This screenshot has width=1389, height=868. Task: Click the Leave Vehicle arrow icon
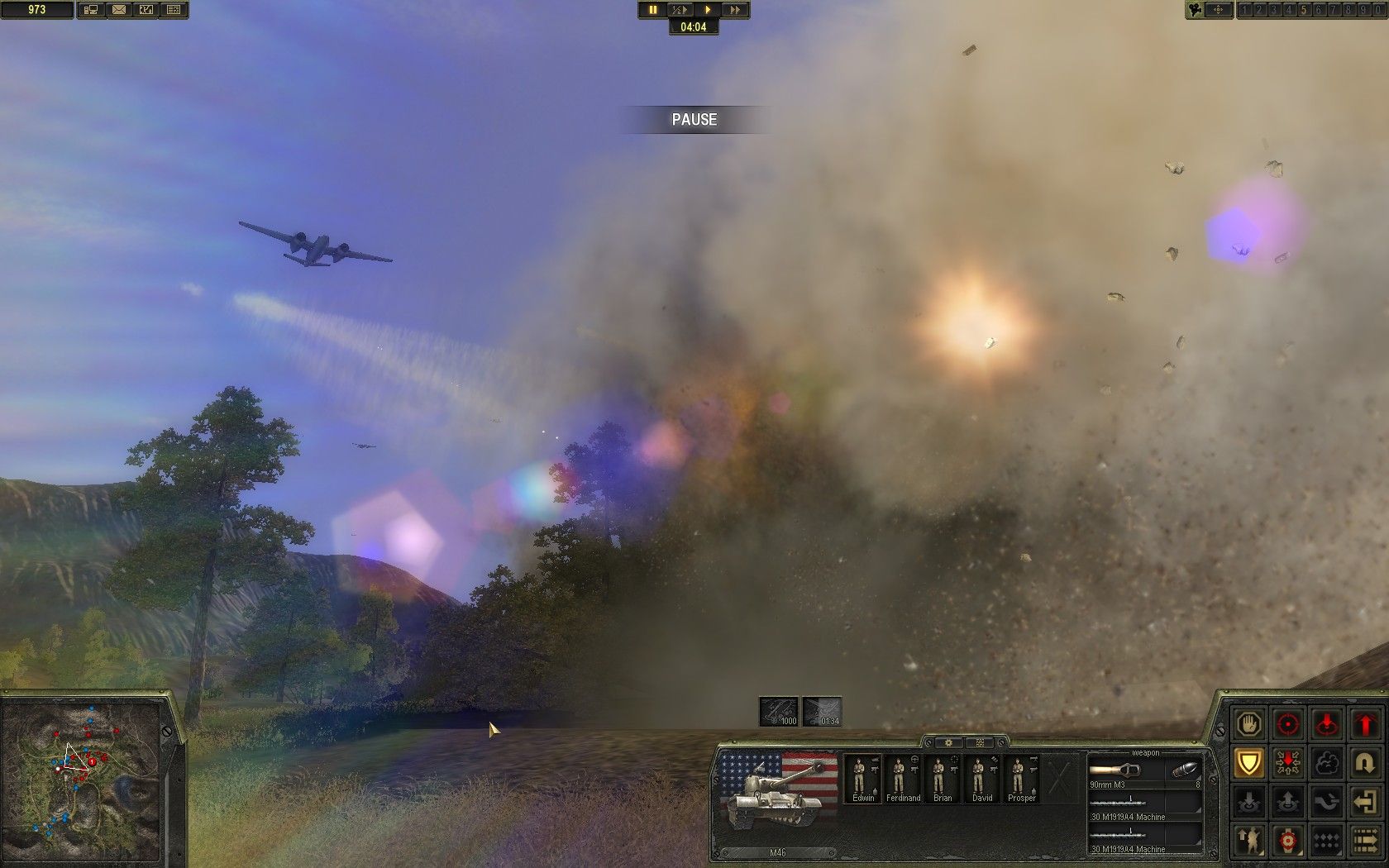click(x=1366, y=801)
